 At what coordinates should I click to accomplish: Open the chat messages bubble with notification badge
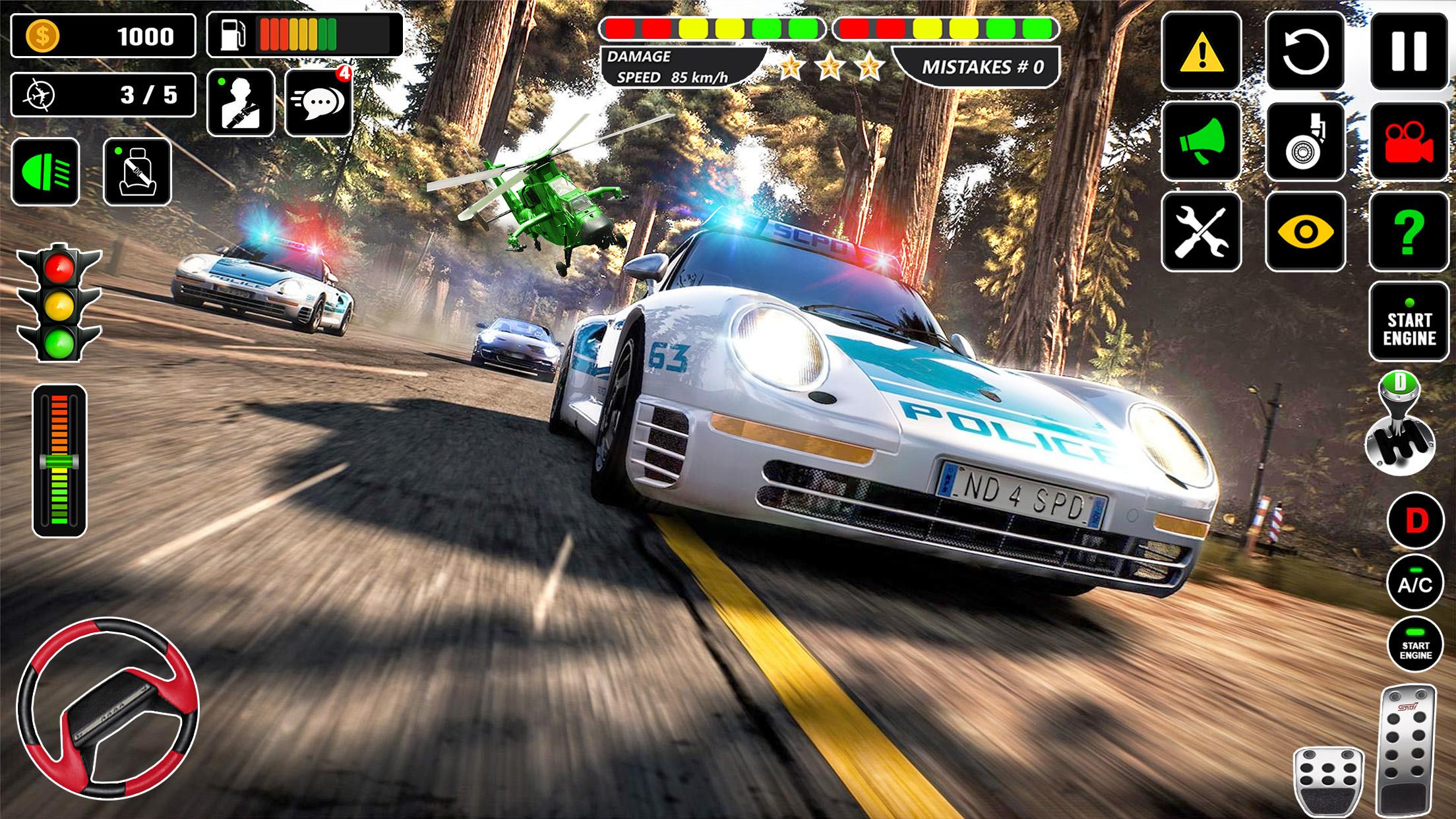coord(318,103)
